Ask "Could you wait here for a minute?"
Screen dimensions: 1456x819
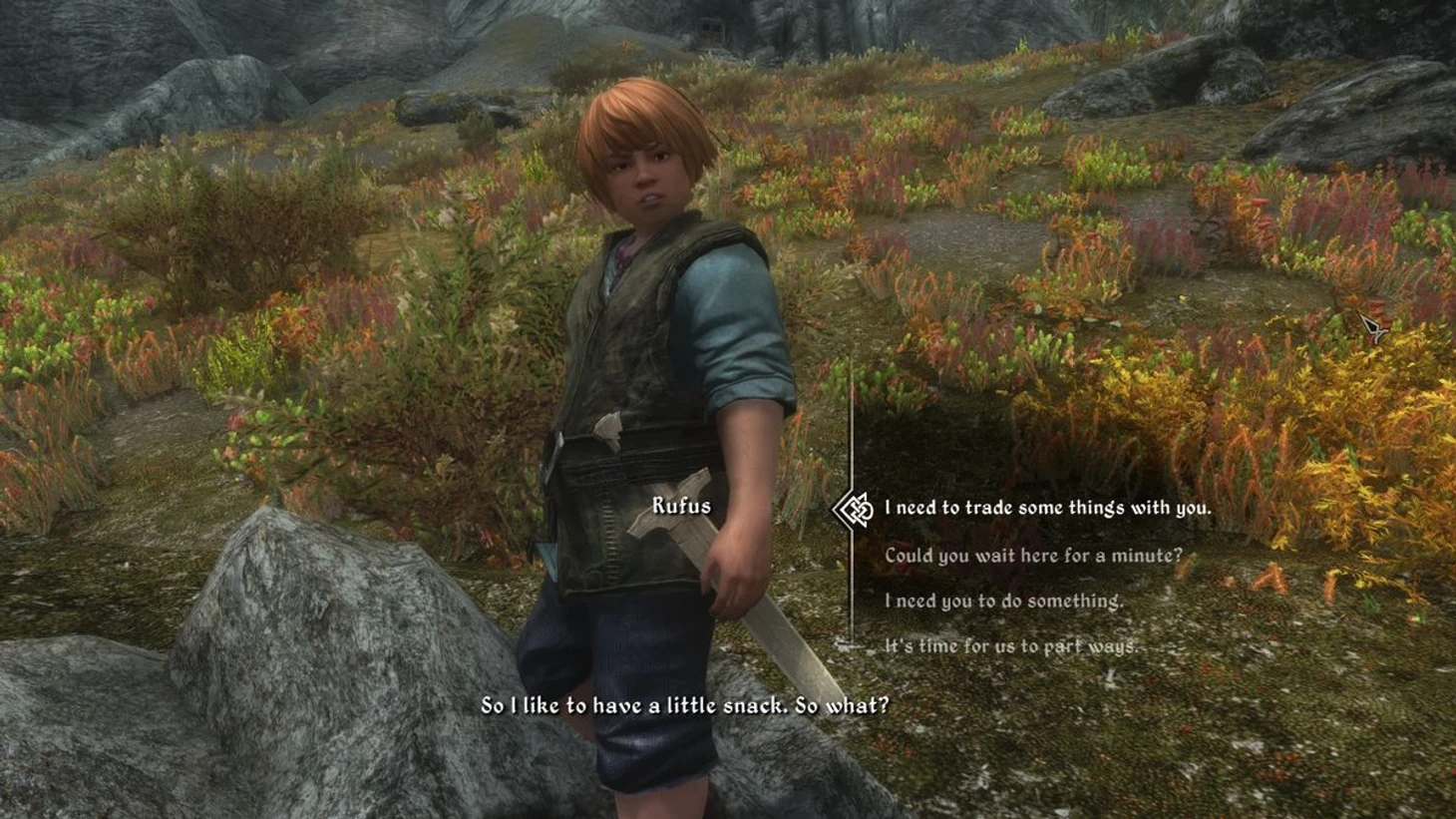point(1033,555)
